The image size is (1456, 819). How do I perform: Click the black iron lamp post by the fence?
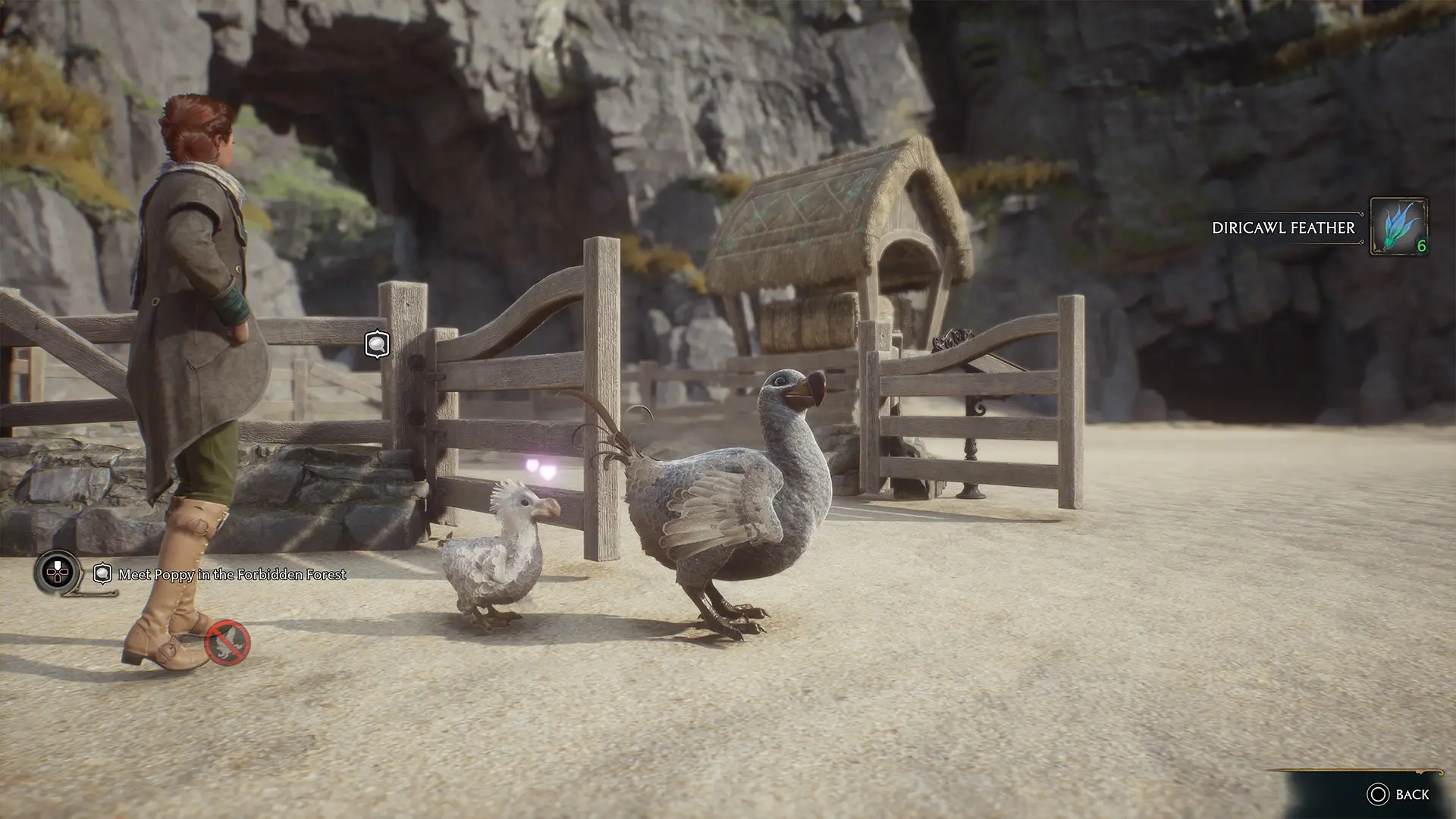point(973,425)
